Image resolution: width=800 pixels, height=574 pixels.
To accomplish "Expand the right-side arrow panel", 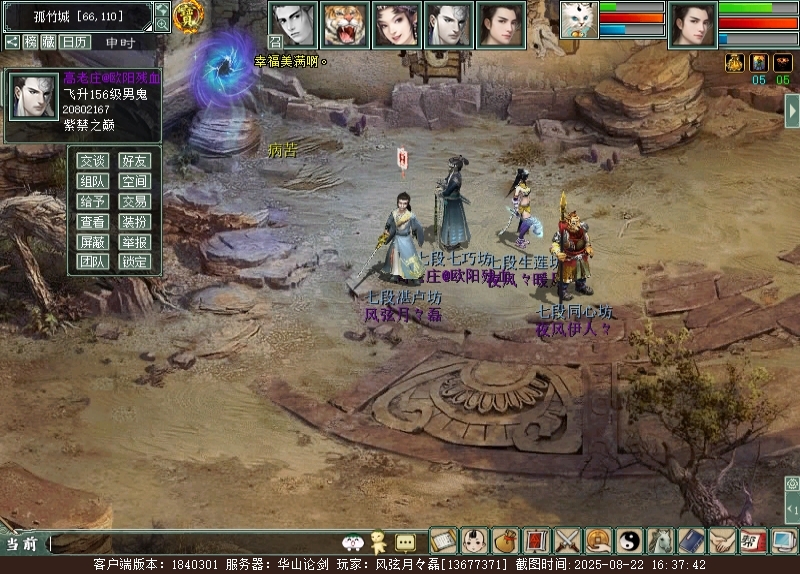I will tap(791, 110).
